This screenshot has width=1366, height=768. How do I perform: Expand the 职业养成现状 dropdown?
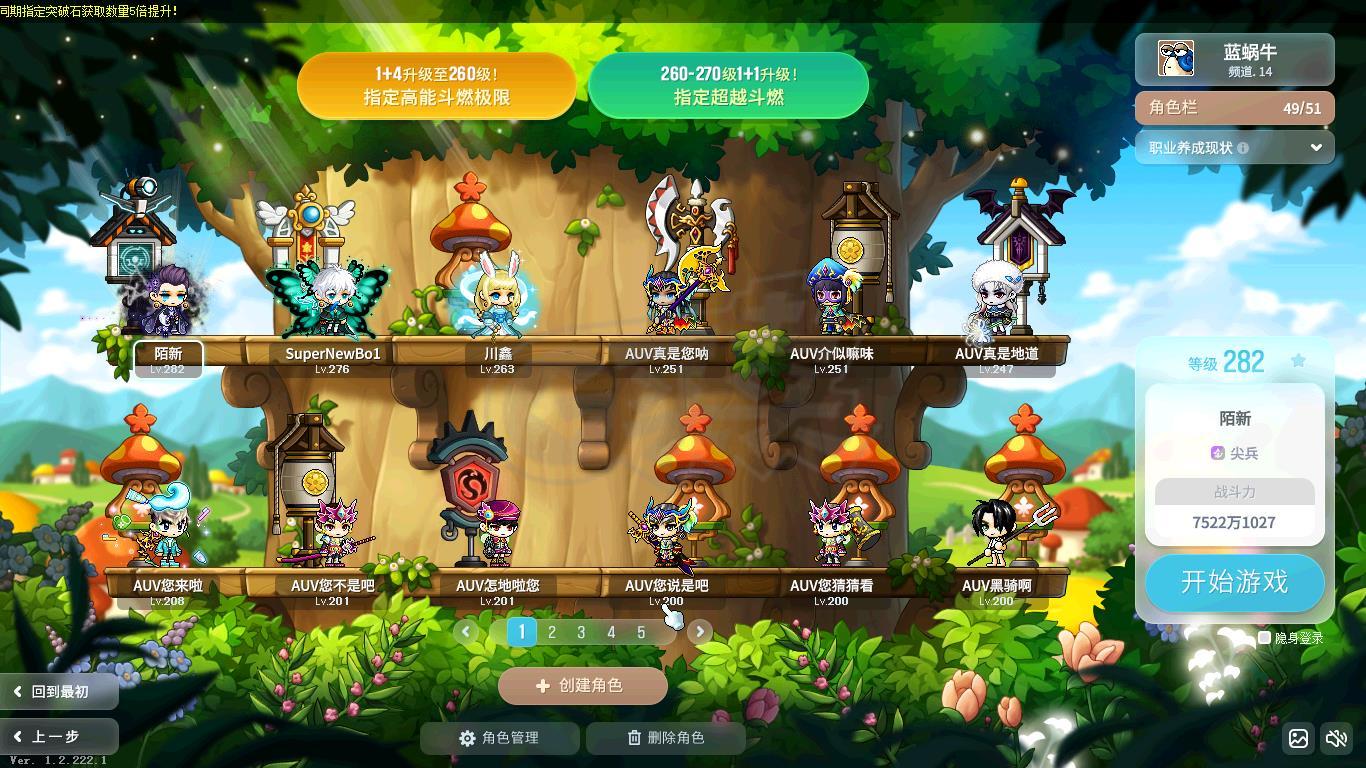coord(1316,147)
